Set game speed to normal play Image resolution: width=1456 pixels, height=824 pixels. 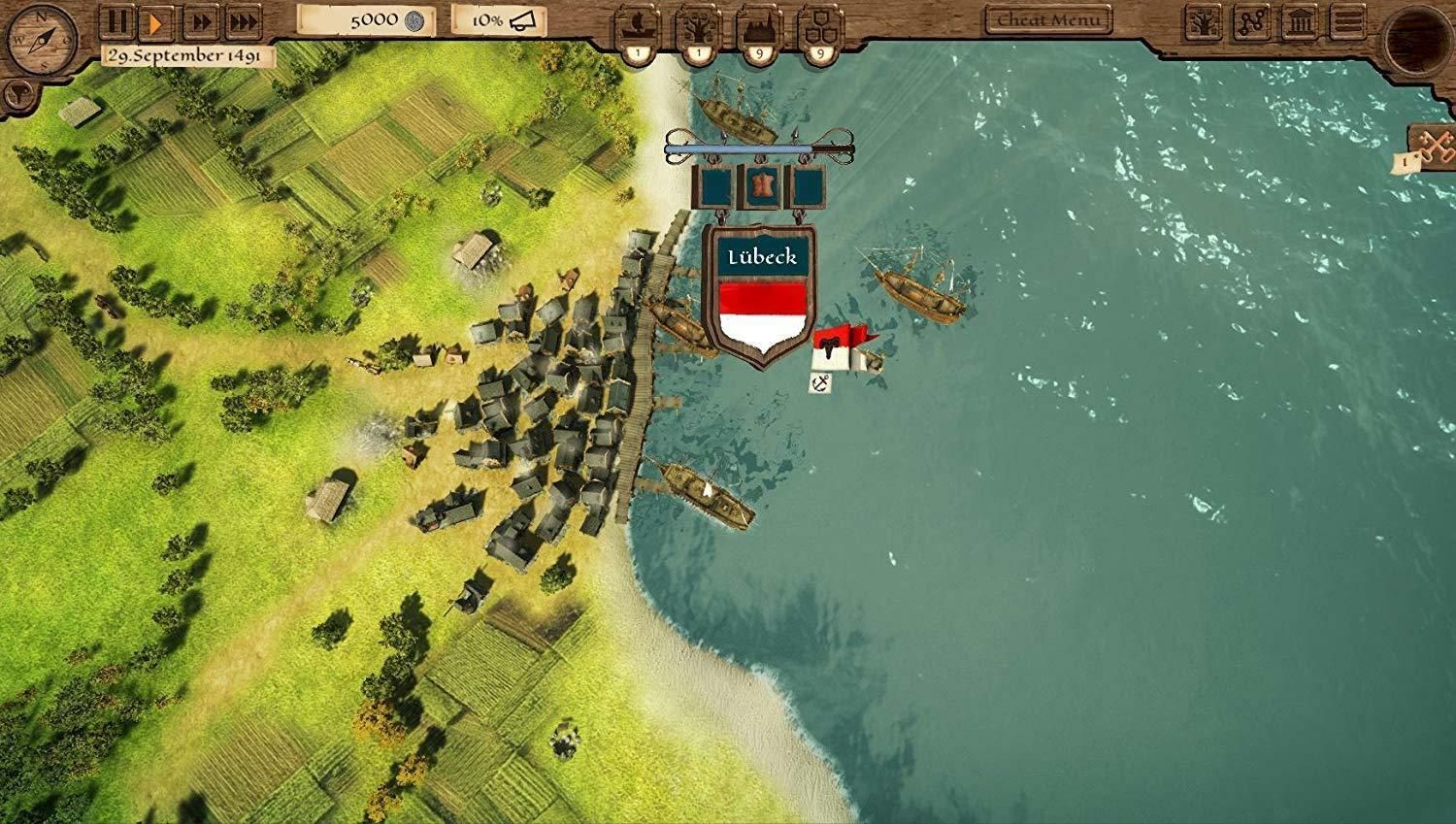pyautogui.click(x=156, y=21)
